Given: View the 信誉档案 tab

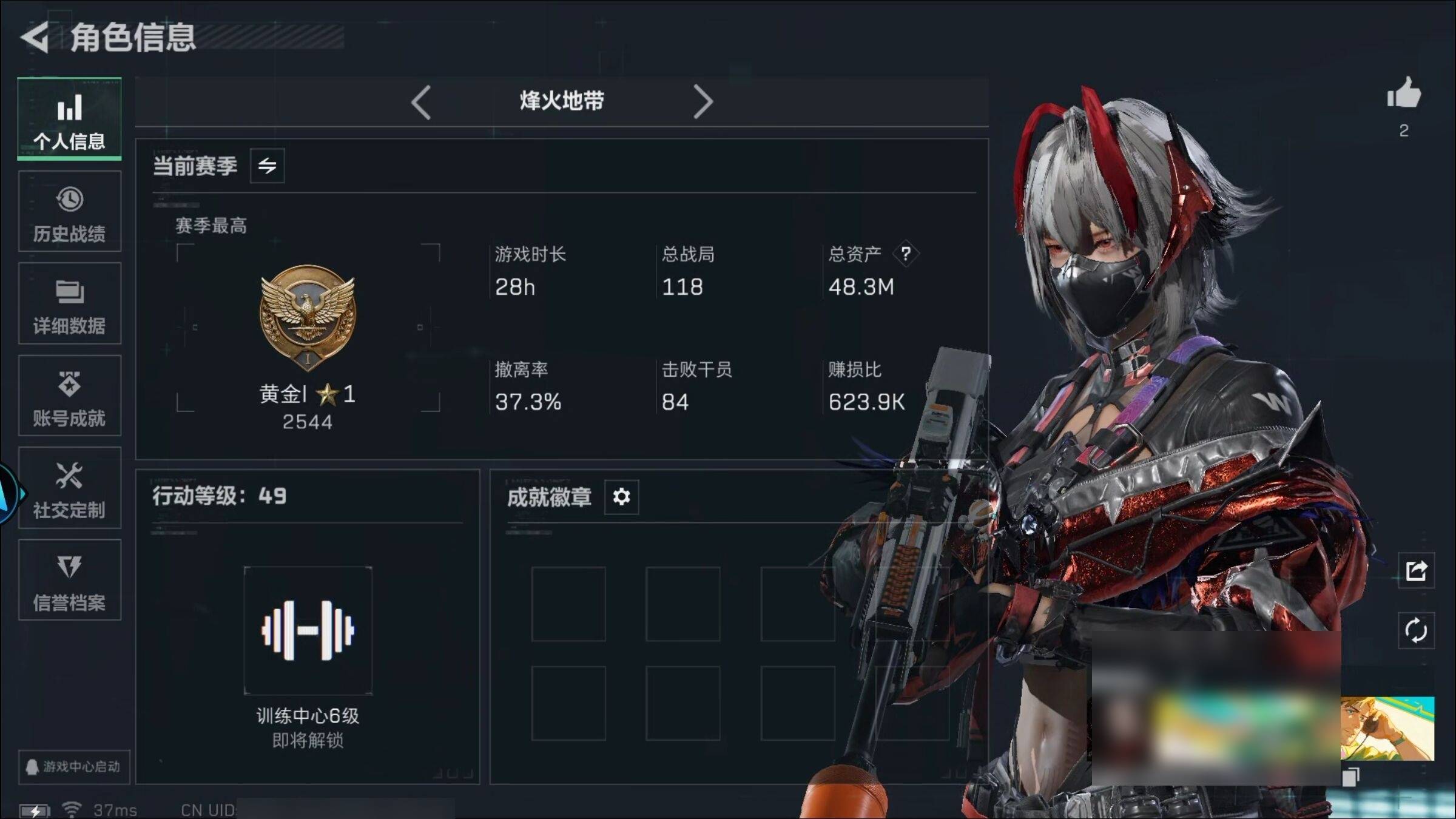Looking at the screenshot, I should (x=69, y=580).
